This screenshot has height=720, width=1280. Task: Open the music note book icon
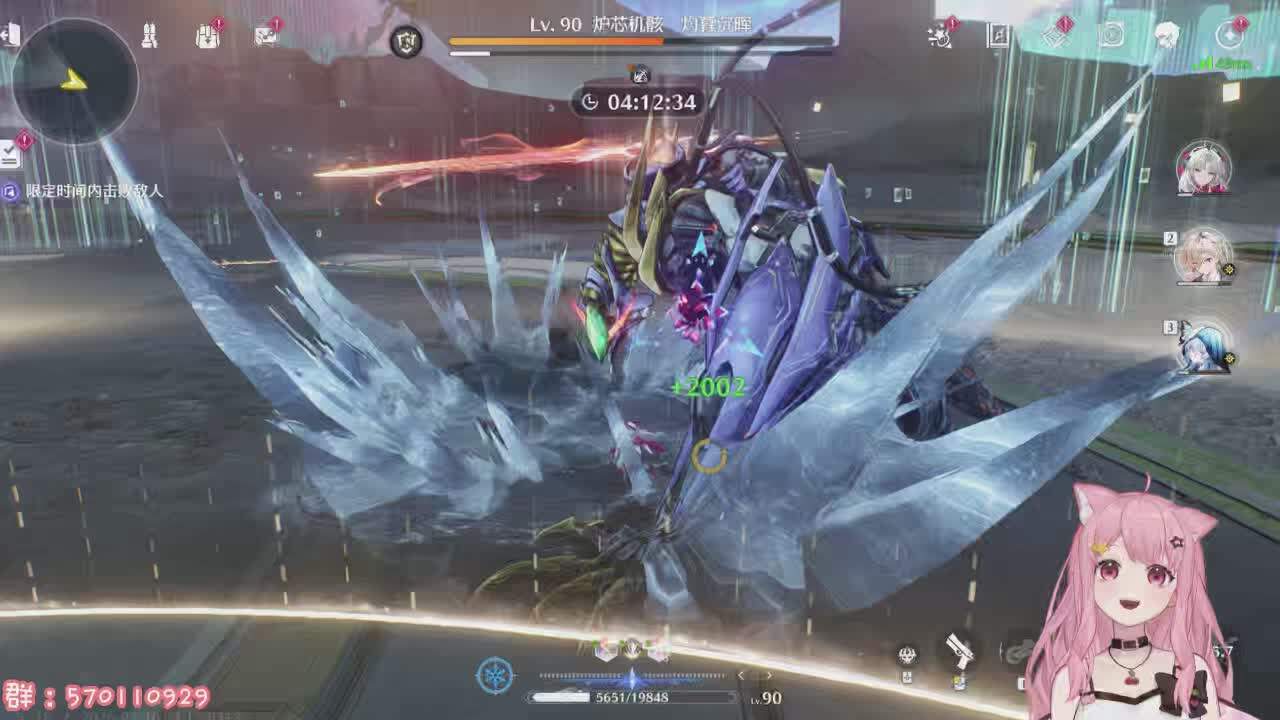coord(998,36)
